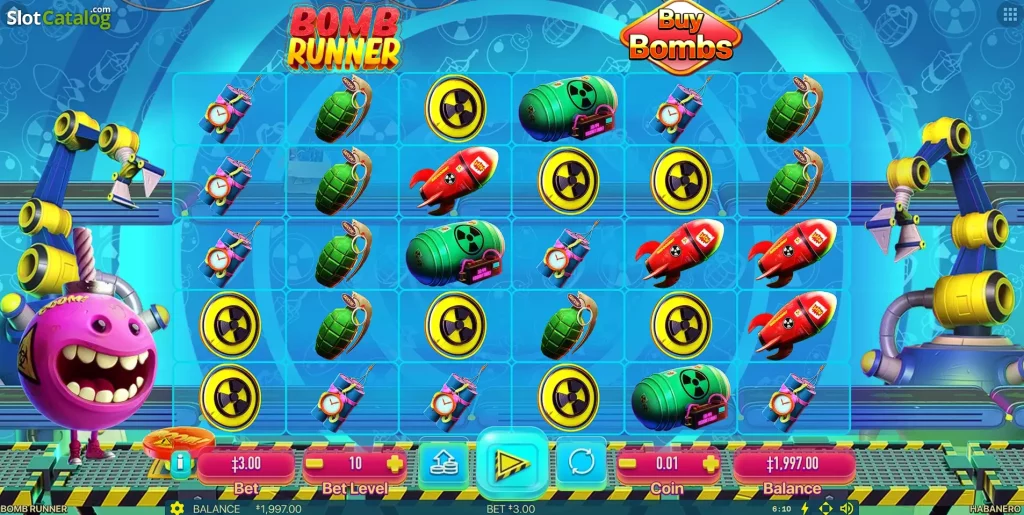The image size is (1024, 515).
Task: Enter fullscreen with the crosshair icon
Action: click(x=826, y=508)
